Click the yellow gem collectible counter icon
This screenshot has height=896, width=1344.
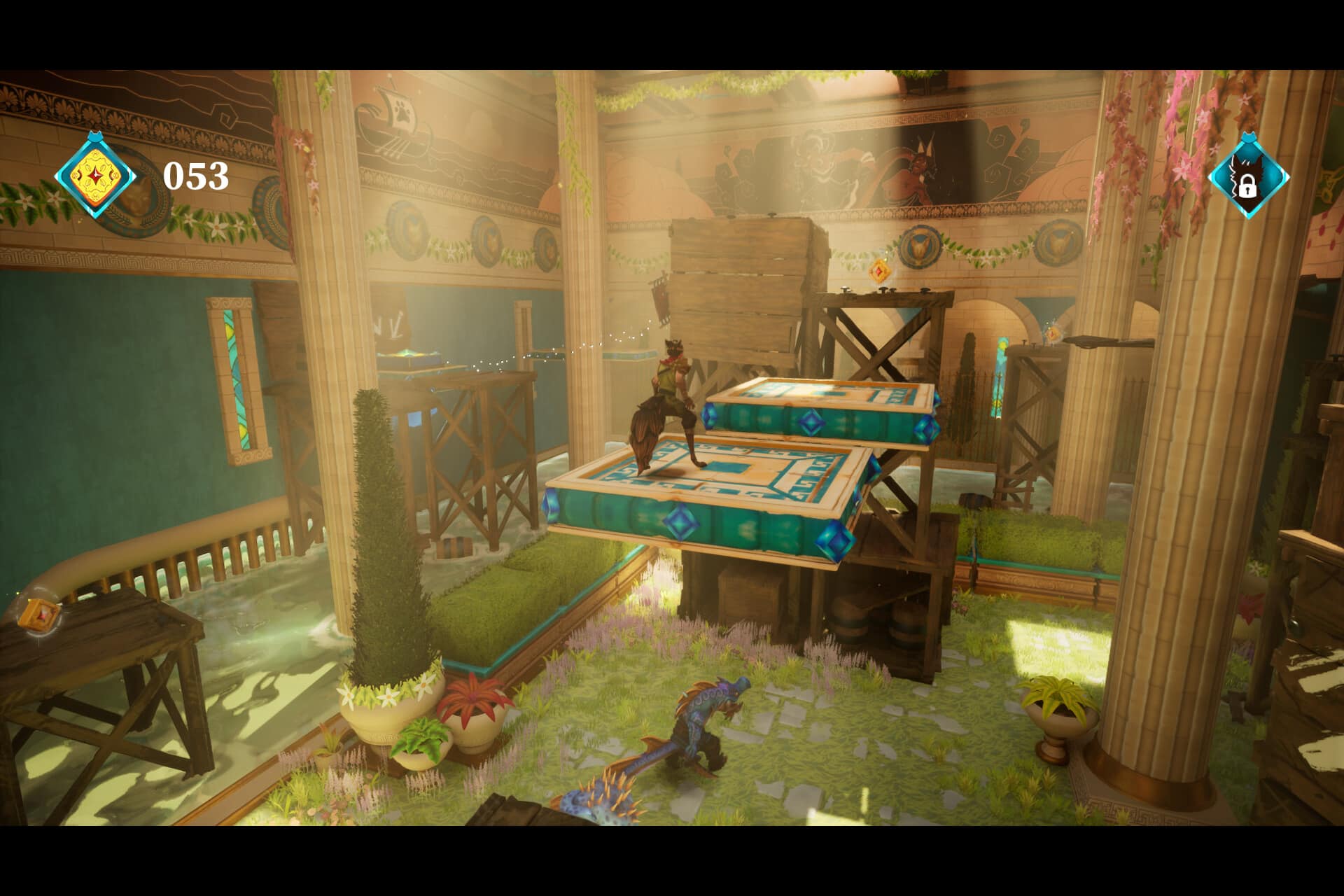(x=95, y=175)
